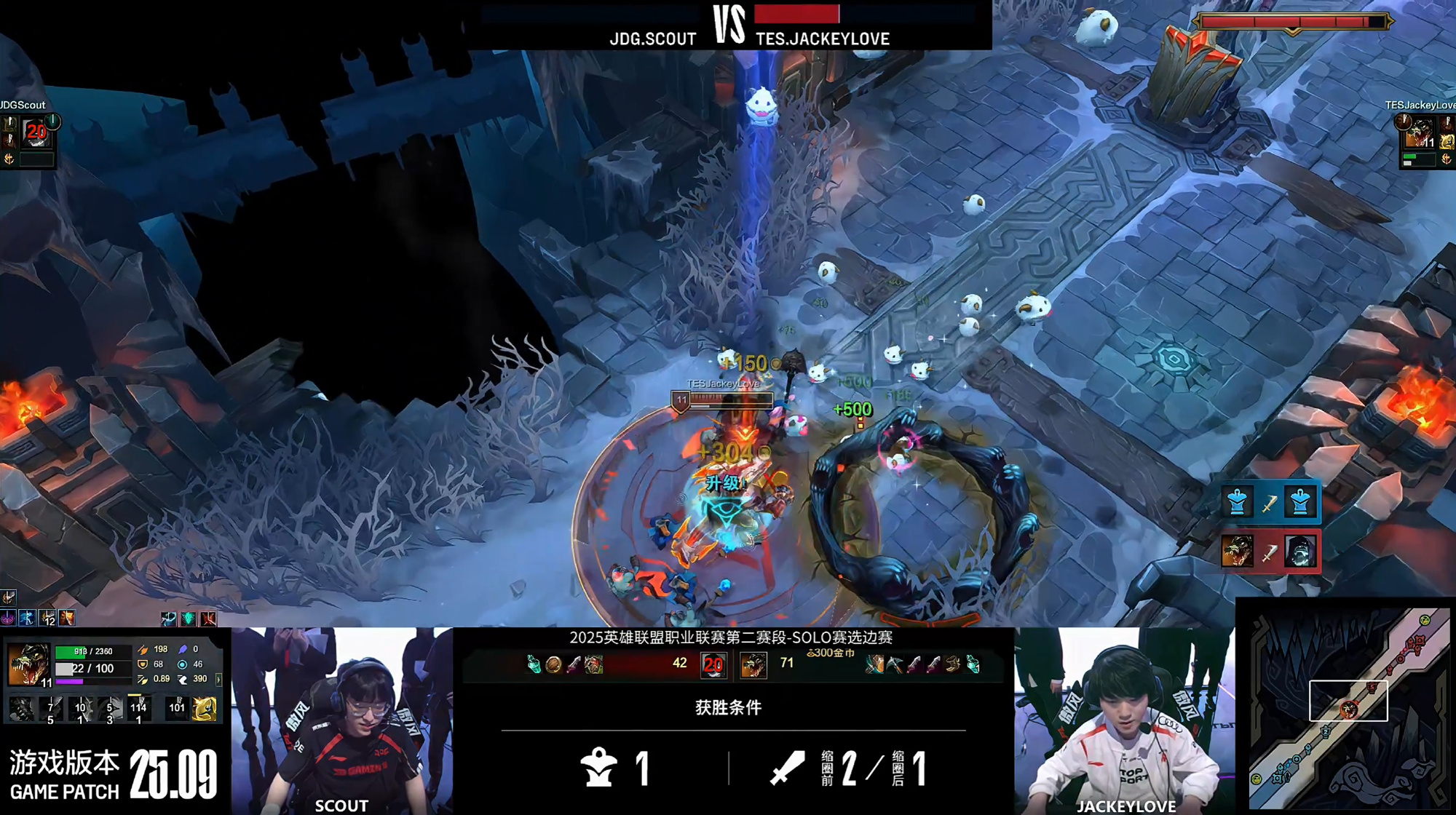Click the Renekton portrait on center scoreboard
The height and width of the screenshot is (815, 1456).
point(753,664)
